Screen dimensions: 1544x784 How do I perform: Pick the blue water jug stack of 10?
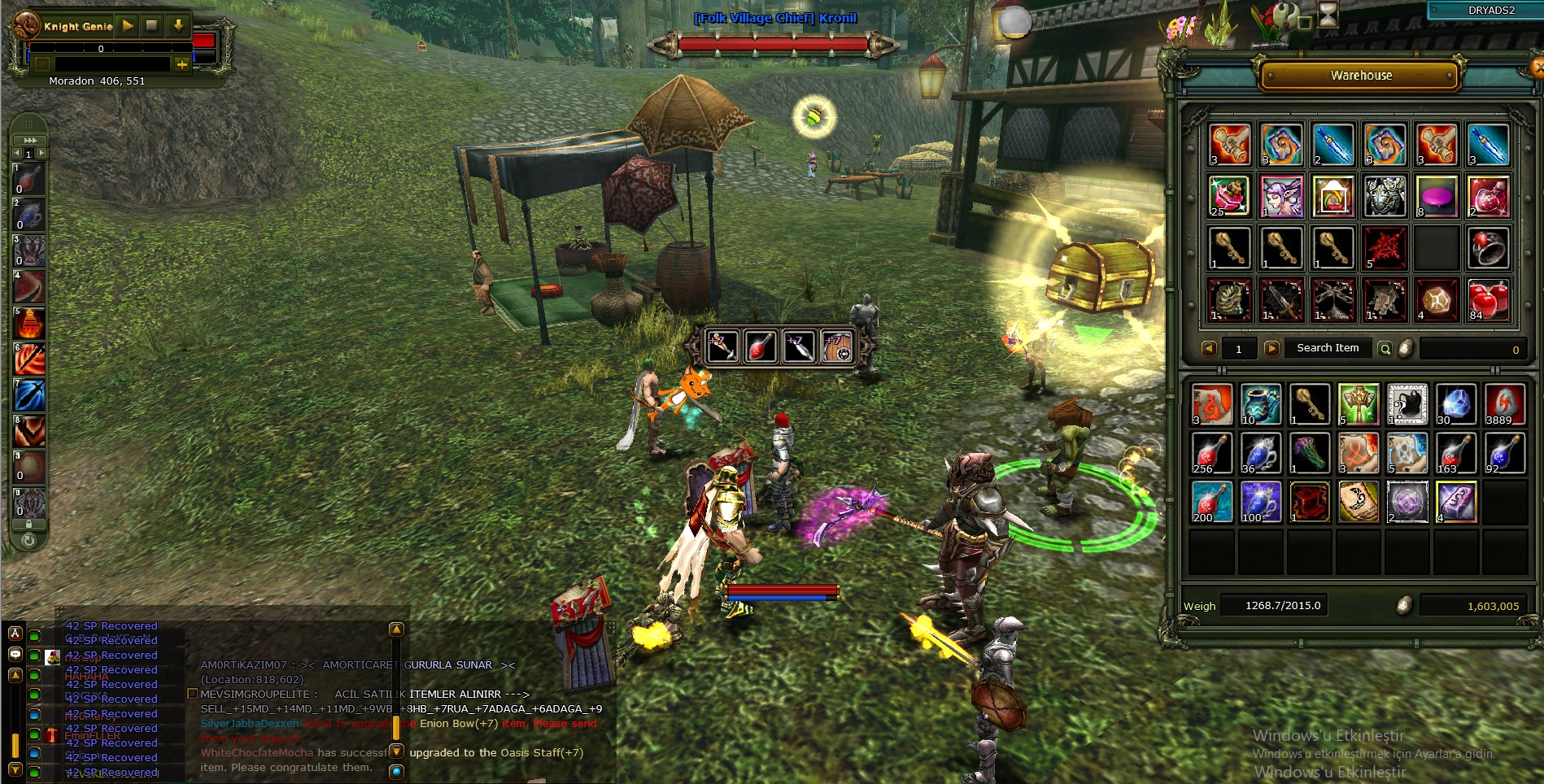point(1261,404)
